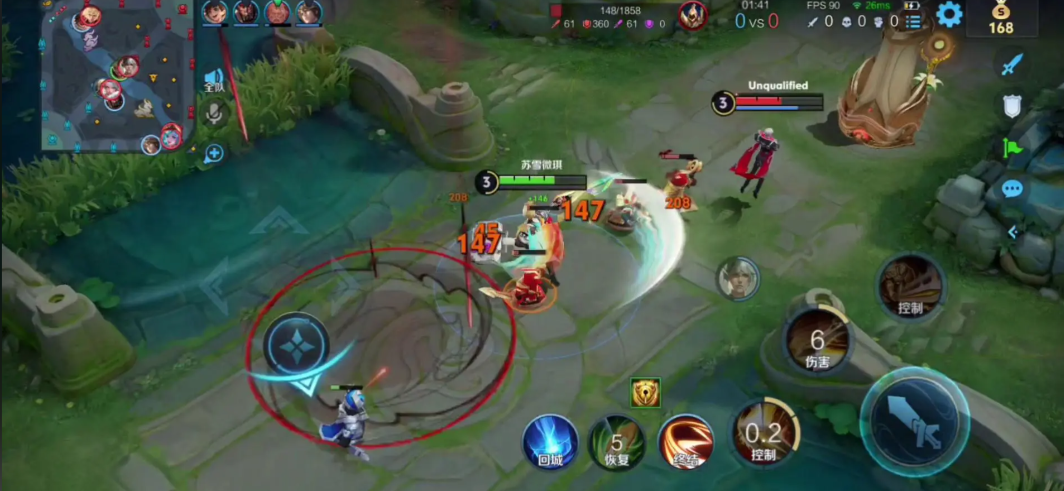Use the 恢复 restore skill
Image resolution: width=1064 pixels, height=491 pixels.
click(616, 441)
